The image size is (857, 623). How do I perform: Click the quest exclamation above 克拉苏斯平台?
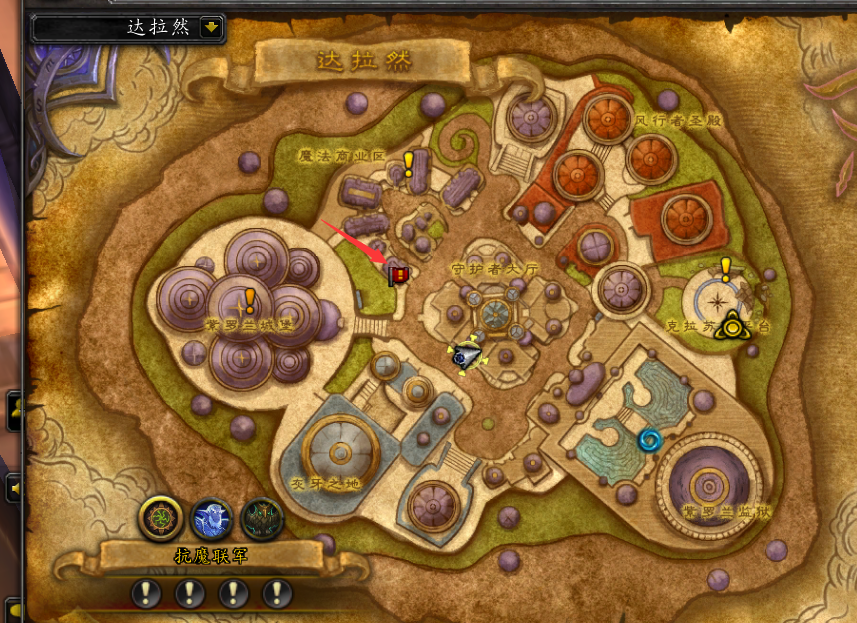pyautogui.click(x=726, y=269)
